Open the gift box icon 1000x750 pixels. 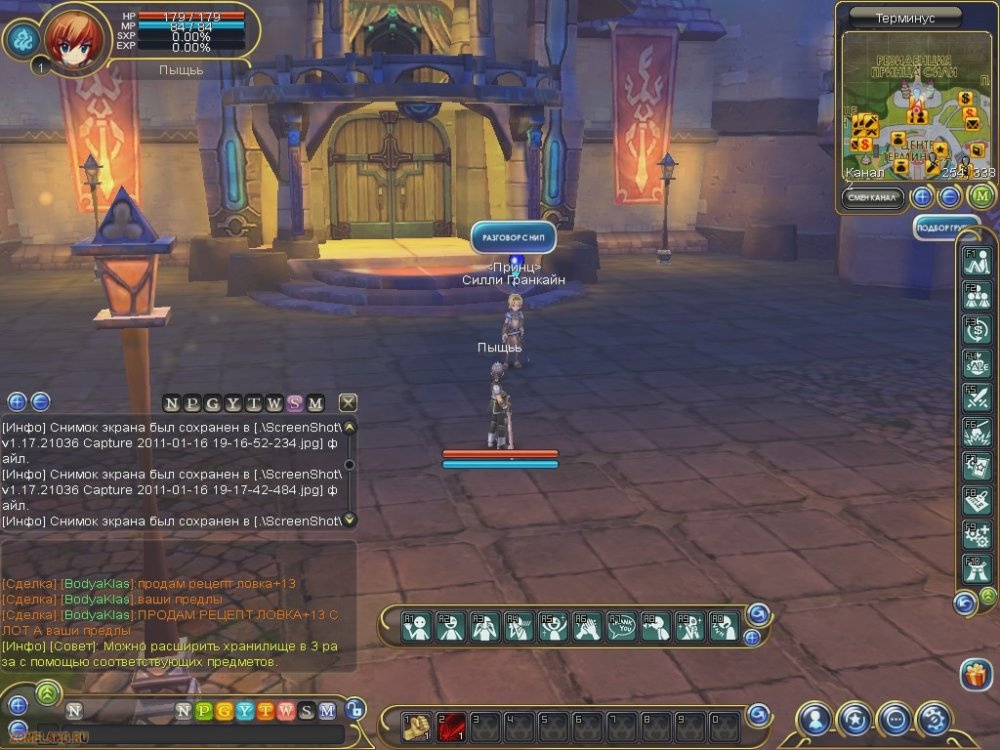(975, 675)
